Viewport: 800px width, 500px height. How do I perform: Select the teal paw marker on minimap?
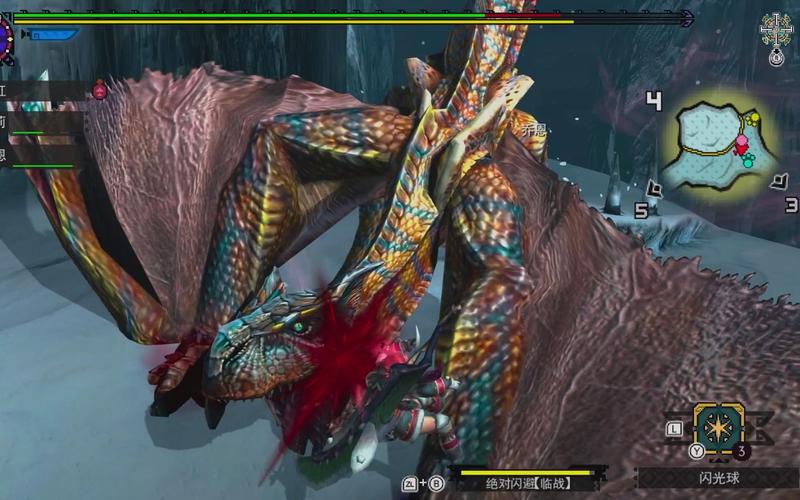pyautogui.click(x=746, y=159)
